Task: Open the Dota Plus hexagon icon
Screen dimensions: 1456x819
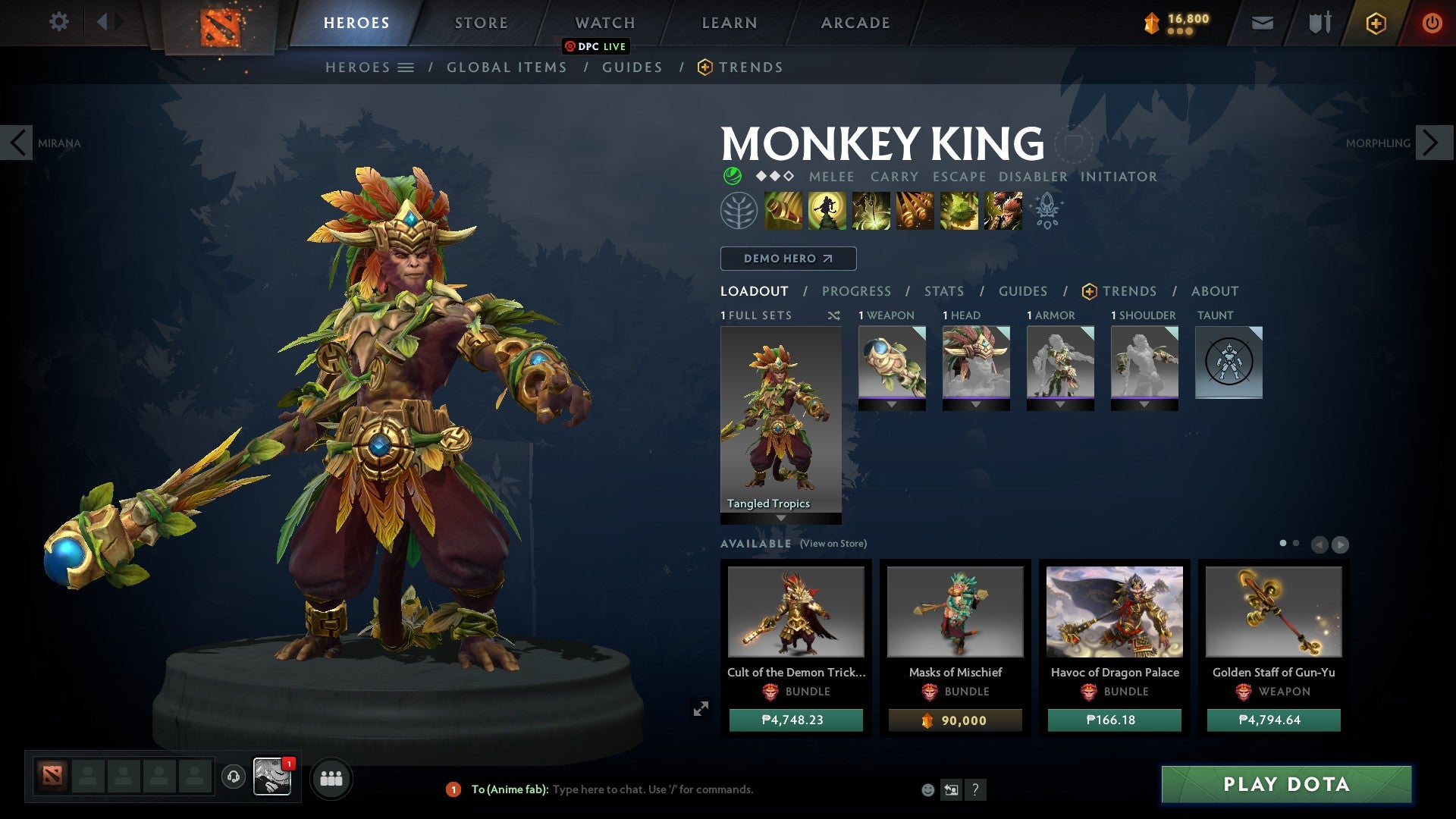Action: point(1375,23)
